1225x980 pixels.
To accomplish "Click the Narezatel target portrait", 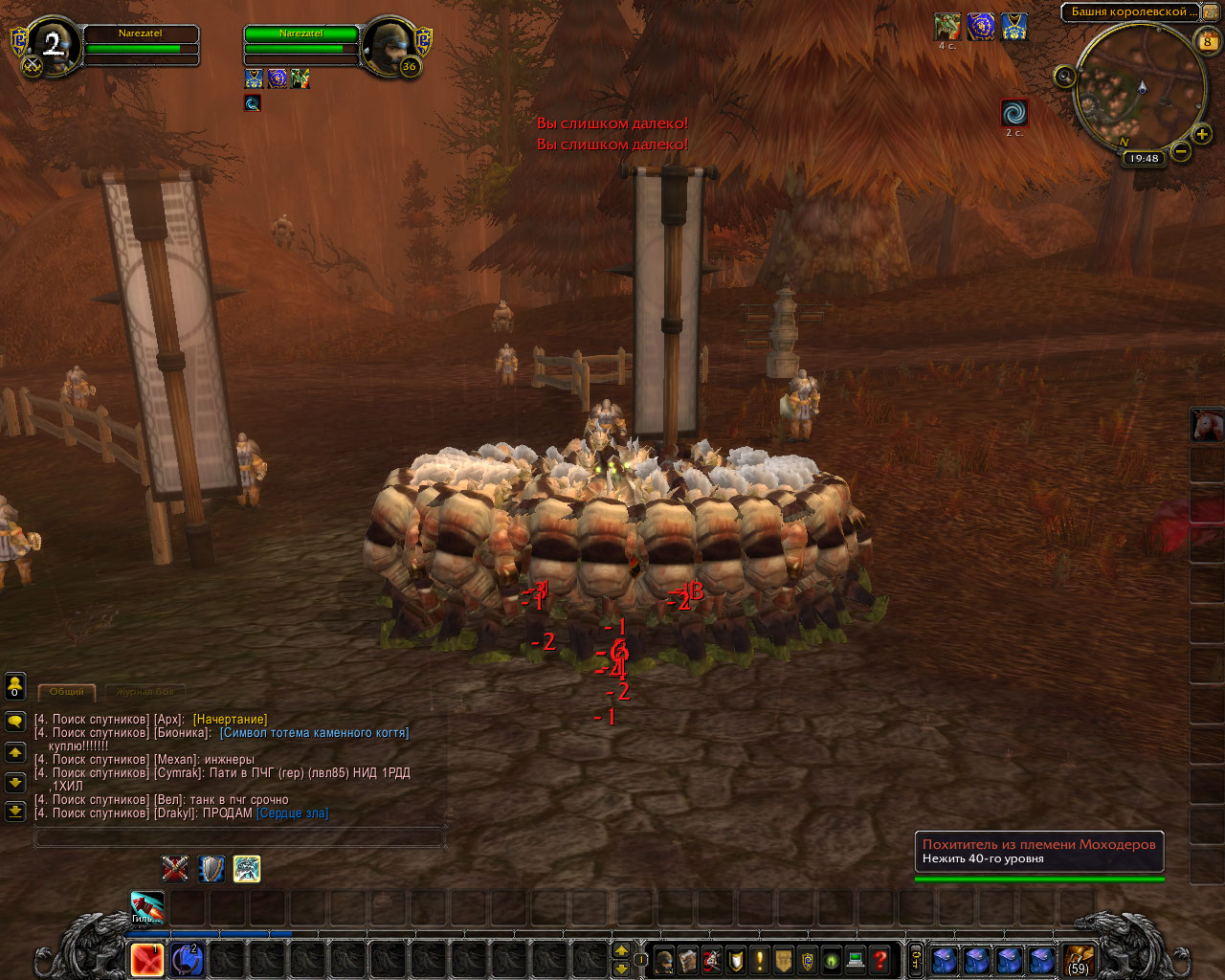I will point(390,46).
